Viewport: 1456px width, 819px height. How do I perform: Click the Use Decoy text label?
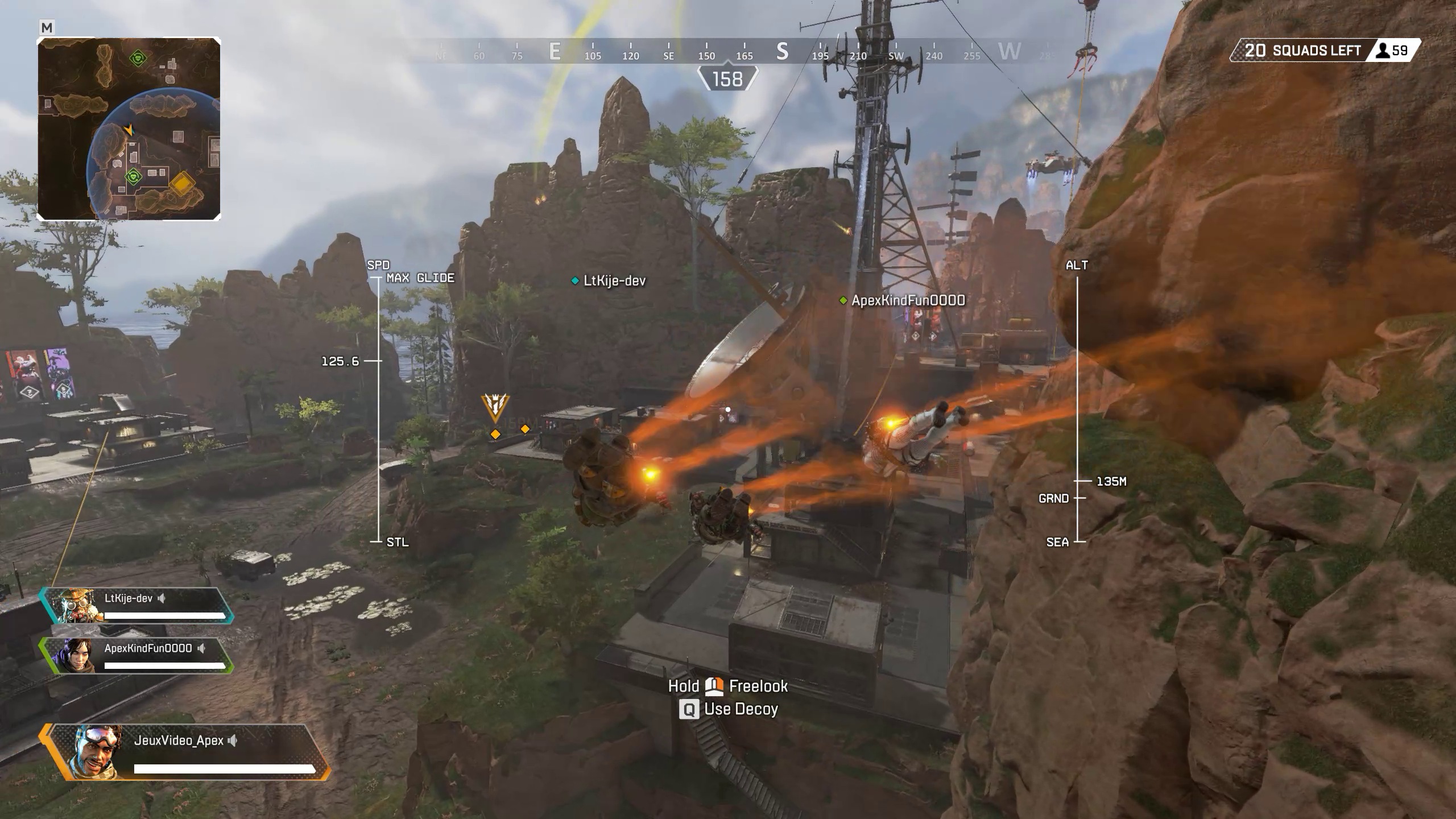[741, 710]
